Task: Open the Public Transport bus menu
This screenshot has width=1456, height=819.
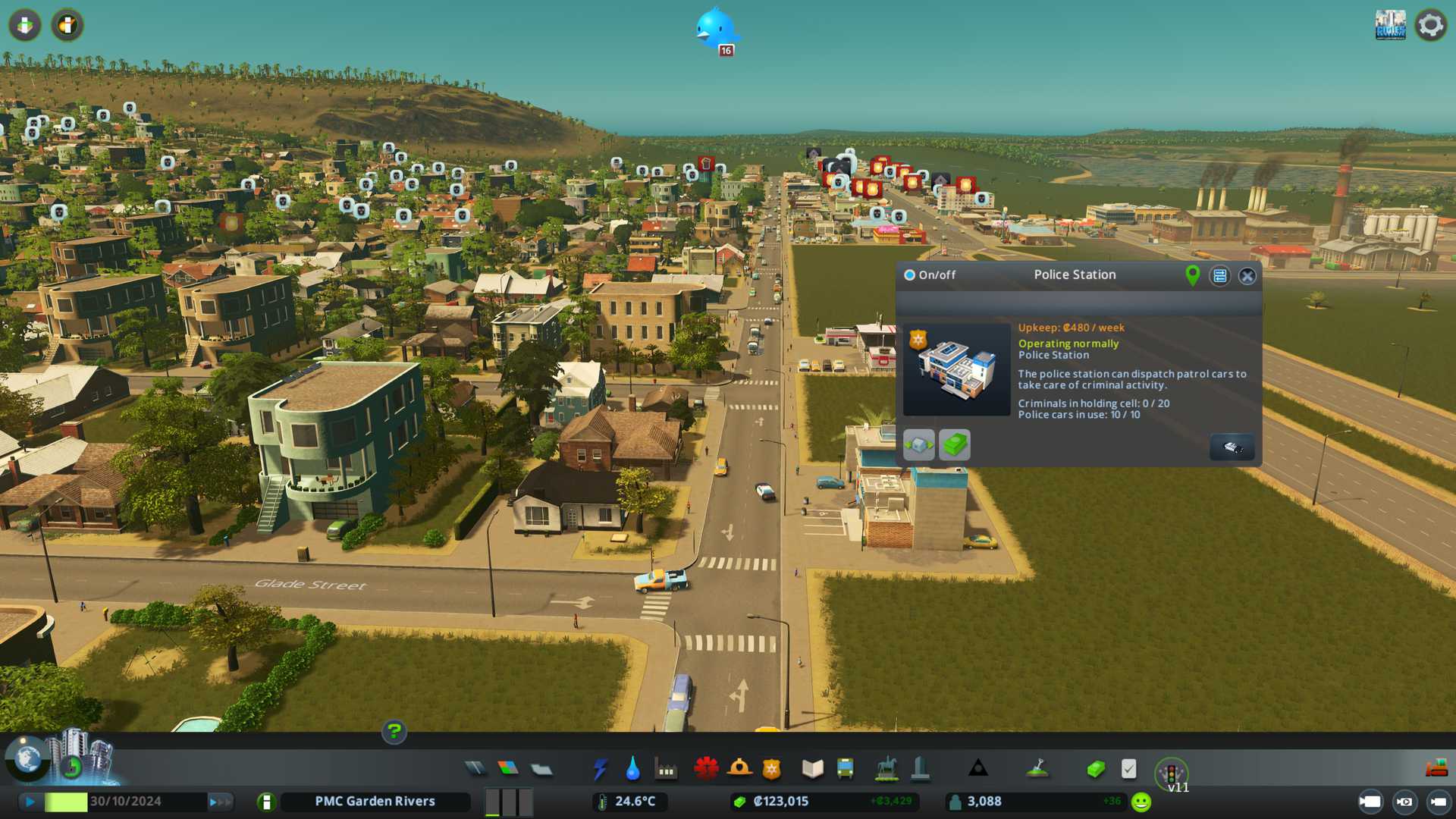Action: [846, 770]
